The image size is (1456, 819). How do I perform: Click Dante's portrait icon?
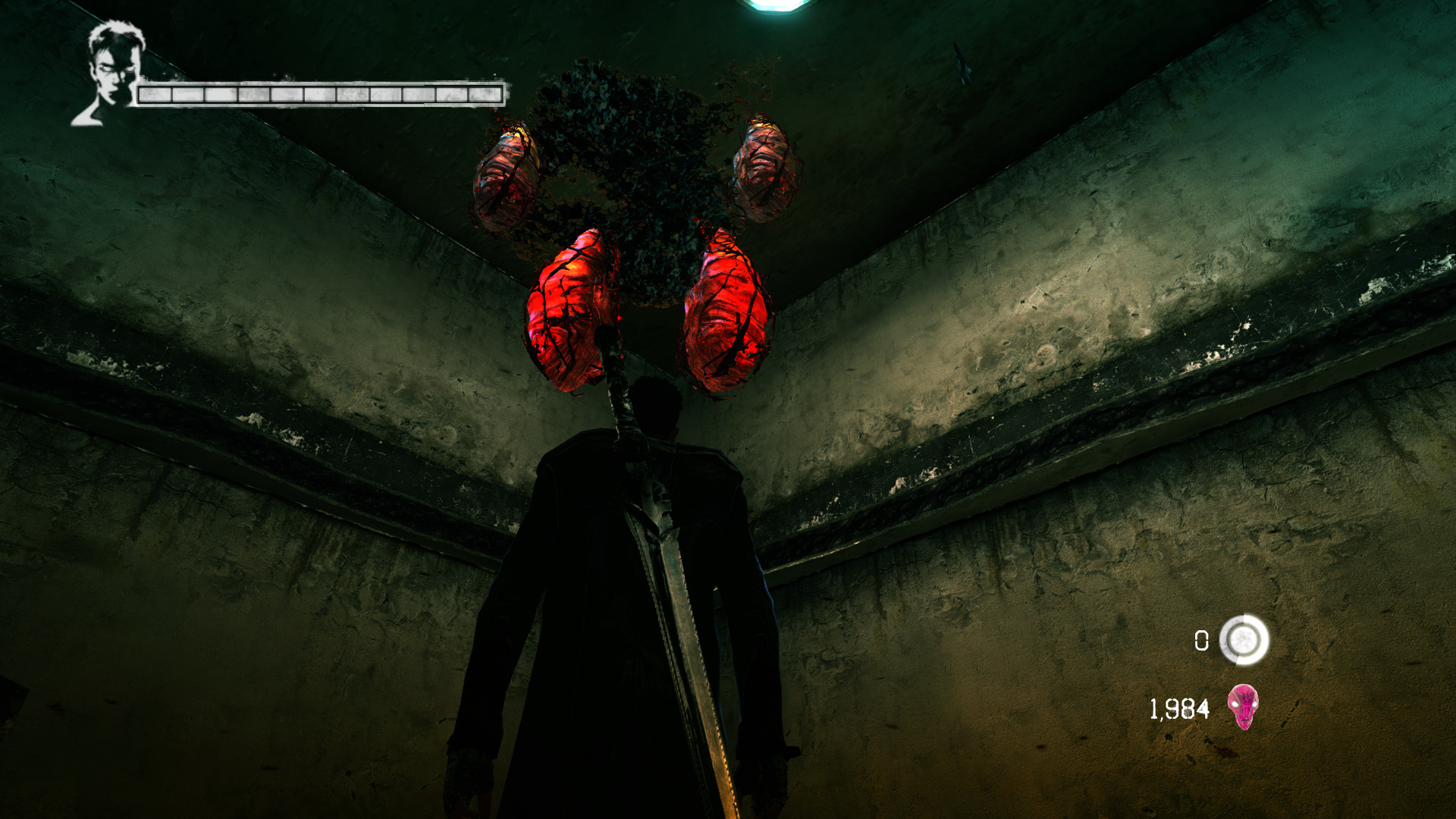click(111, 73)
